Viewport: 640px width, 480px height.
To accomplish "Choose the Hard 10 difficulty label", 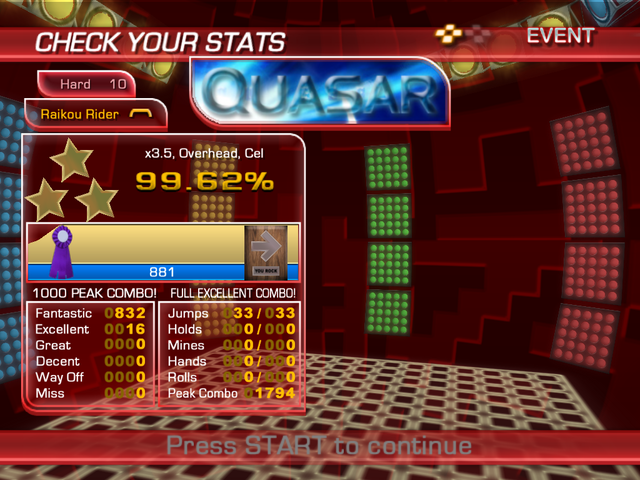I will pyautogui.click(x=88, y=84).
